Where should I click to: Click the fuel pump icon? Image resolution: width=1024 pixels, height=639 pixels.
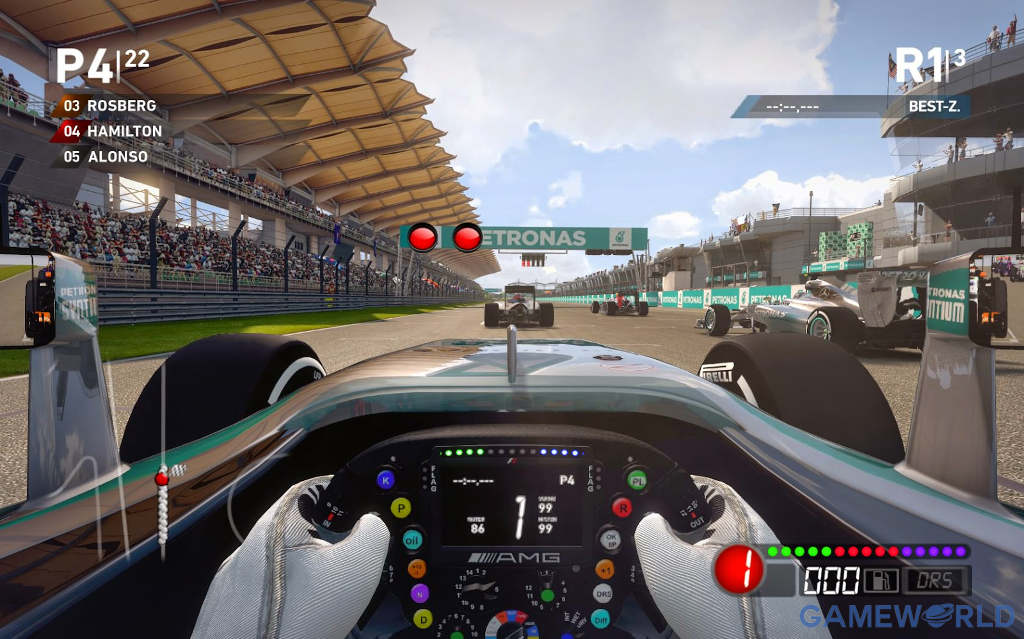(881, 580)
